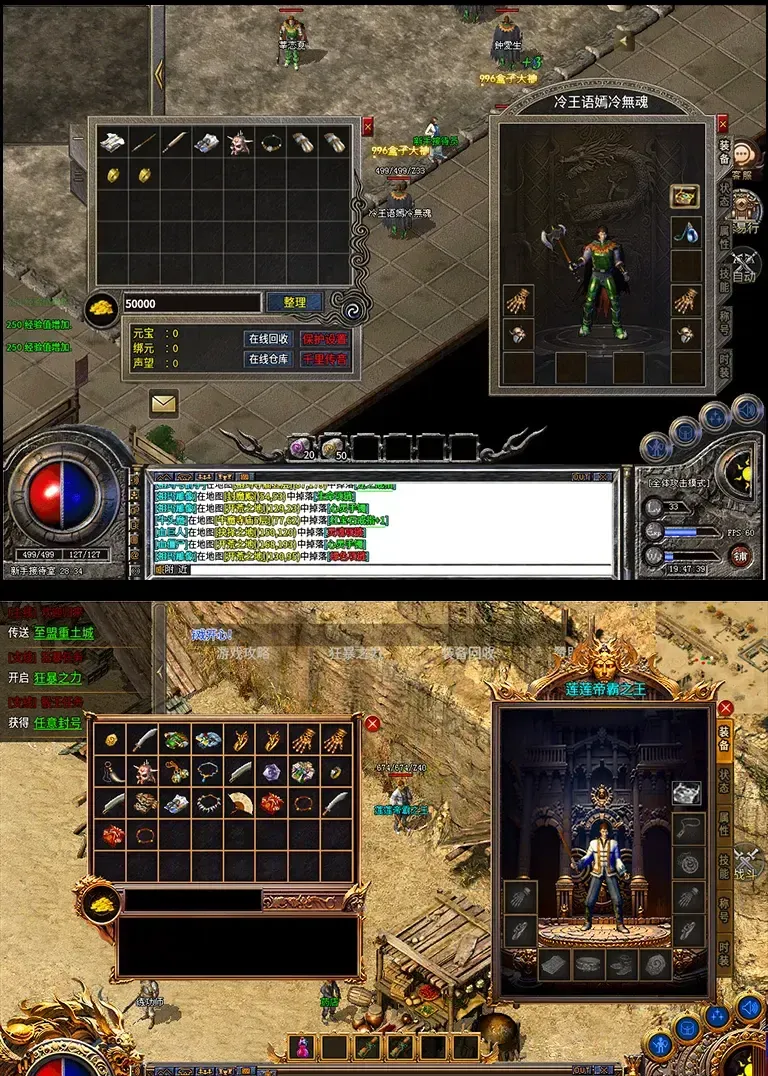Claim the 任意封号 title link
Image resolution: width=768 pixels, height=1076 pixels.
click(59, 722)
